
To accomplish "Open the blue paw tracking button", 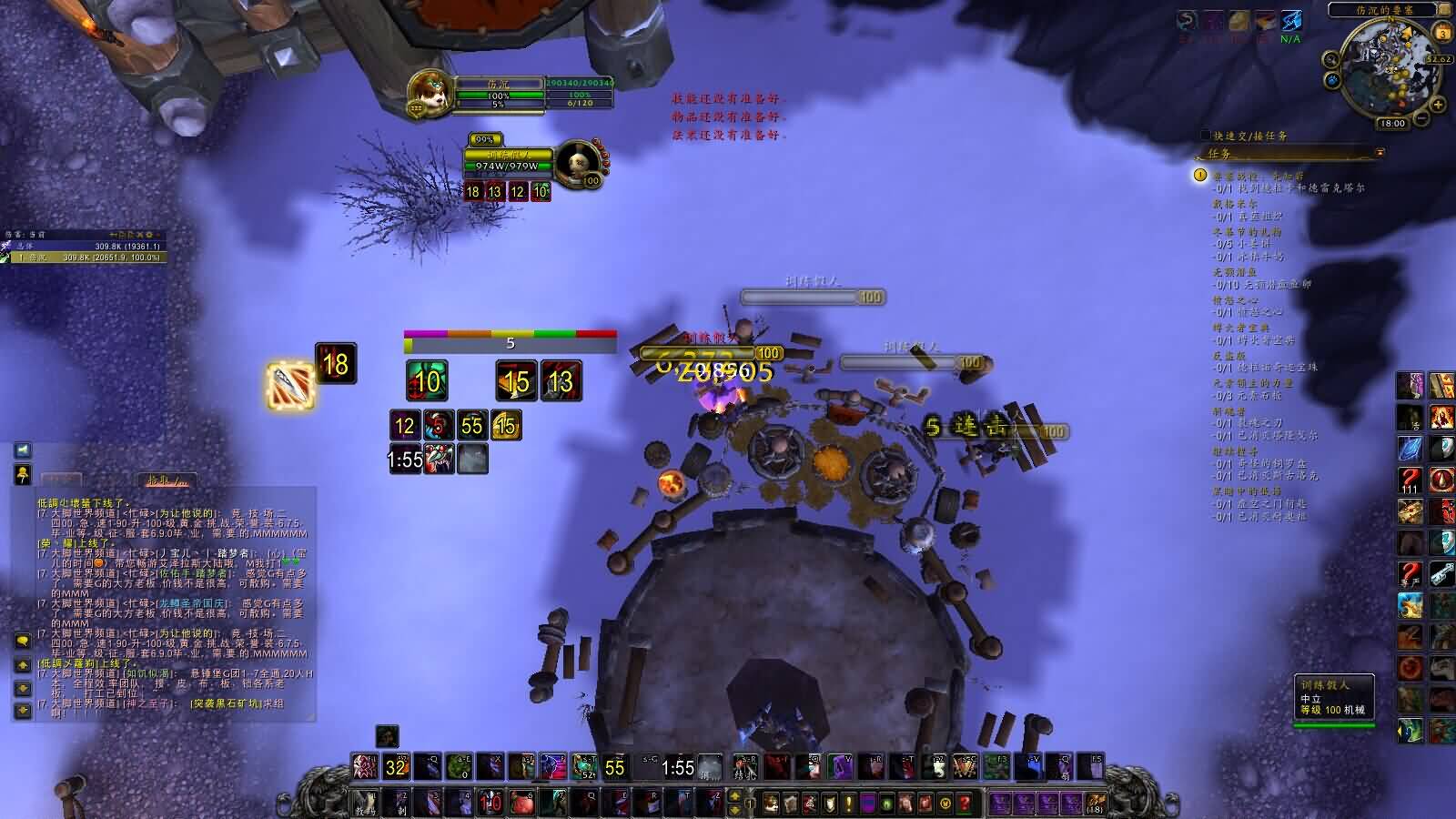I will point(1333,80).
